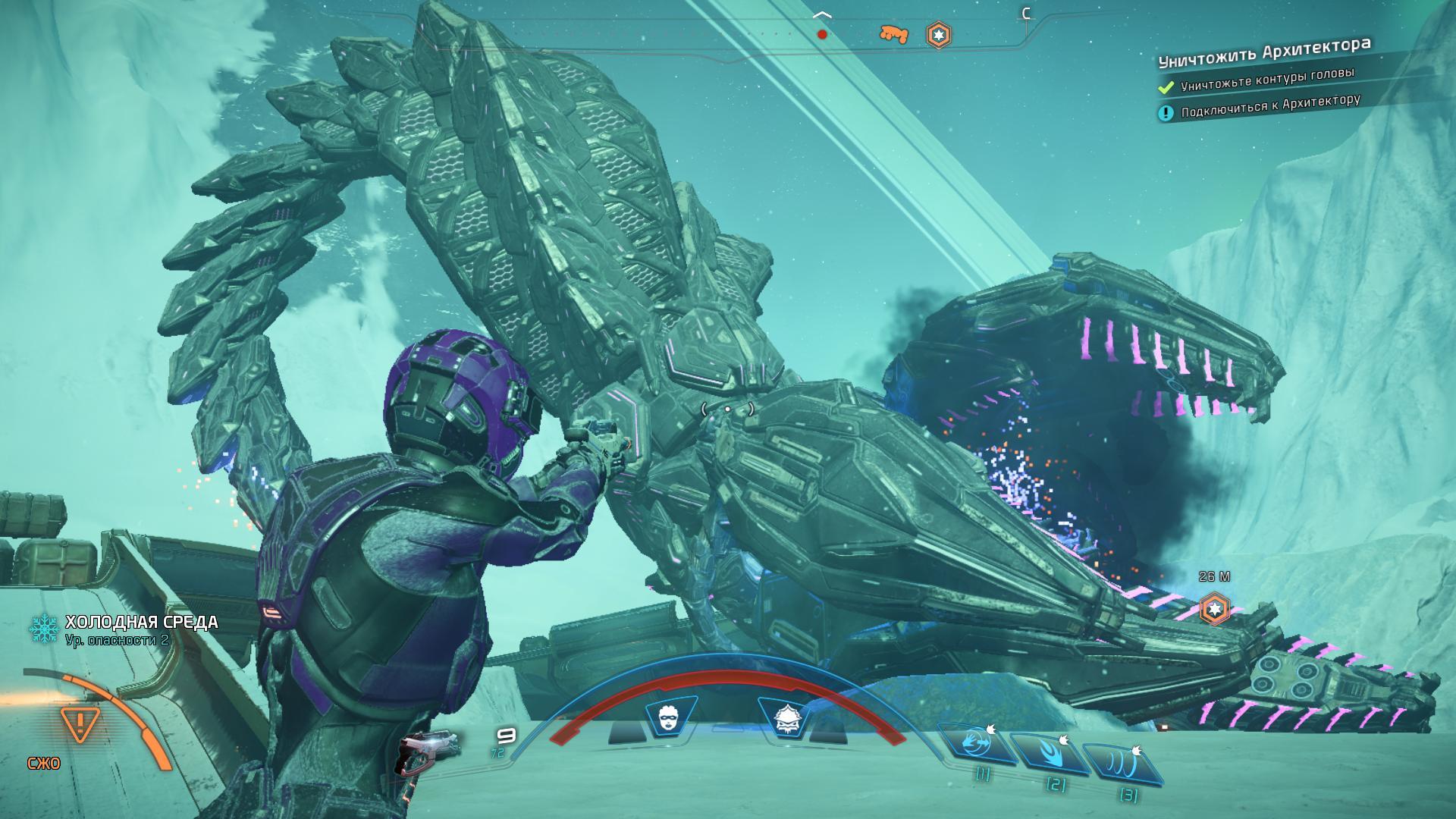Click the hexagonal objective marker on the compass

tap(939, 35)
